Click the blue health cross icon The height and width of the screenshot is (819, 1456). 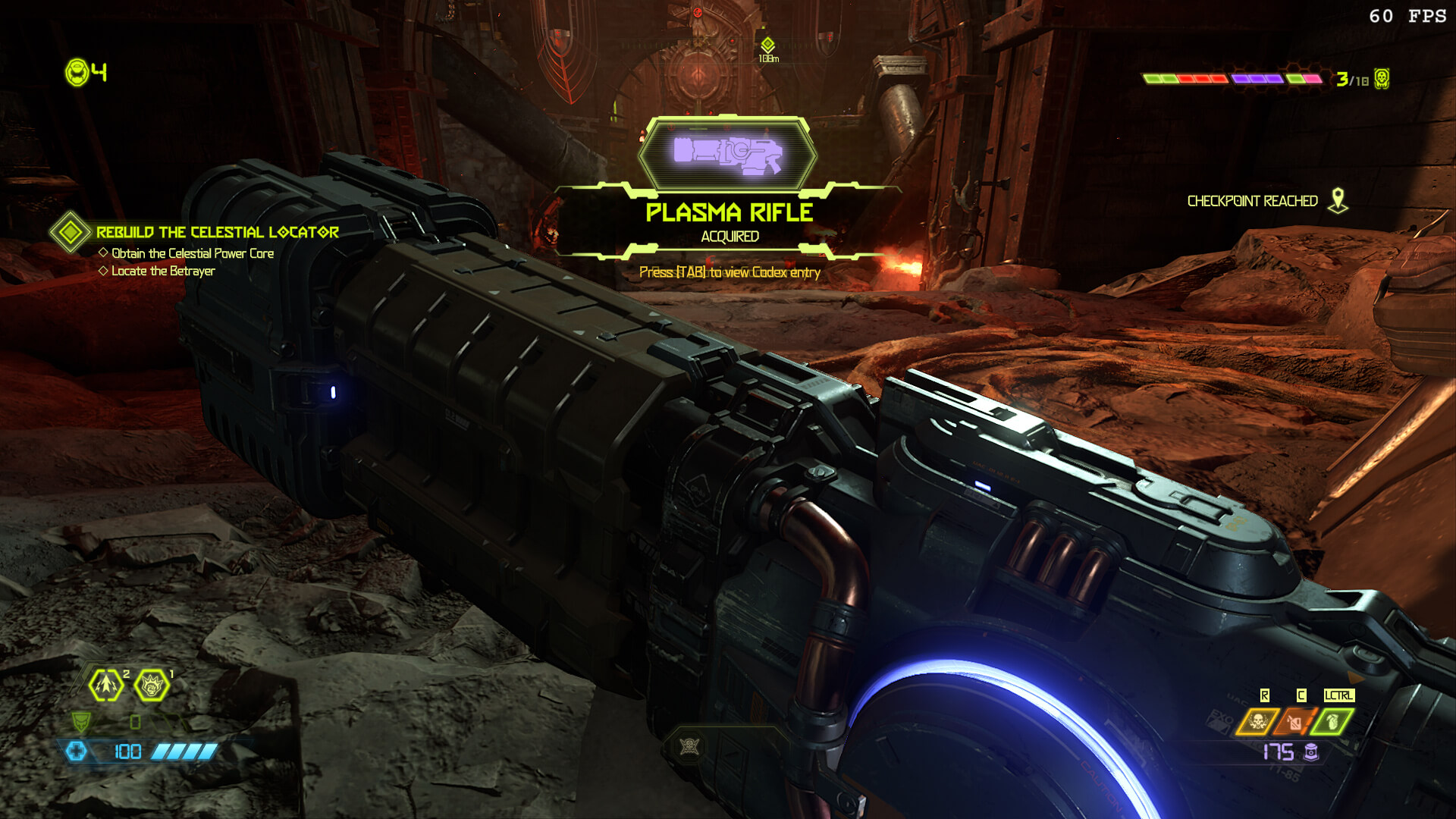(77, 751)
